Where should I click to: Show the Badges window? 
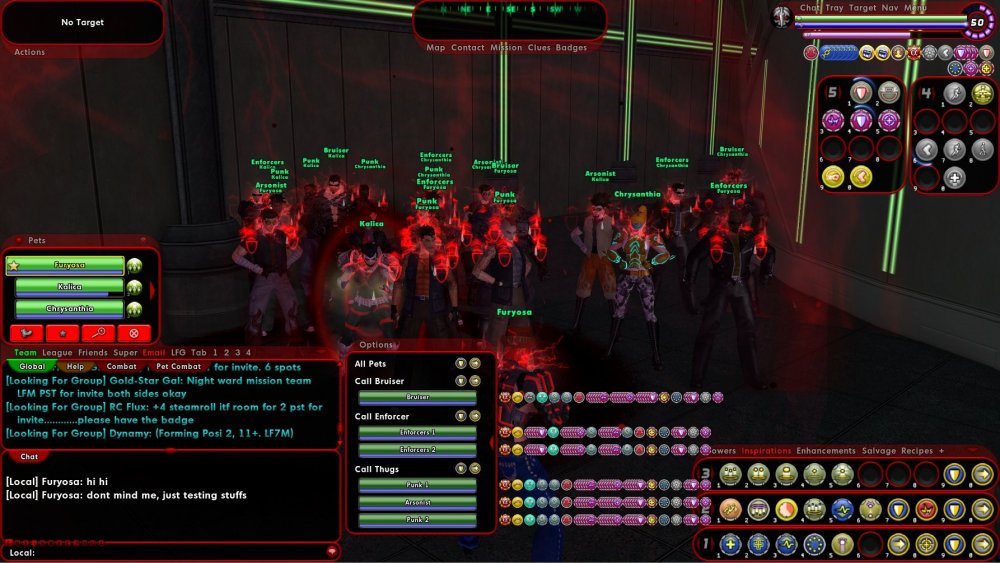pos(571,48)
